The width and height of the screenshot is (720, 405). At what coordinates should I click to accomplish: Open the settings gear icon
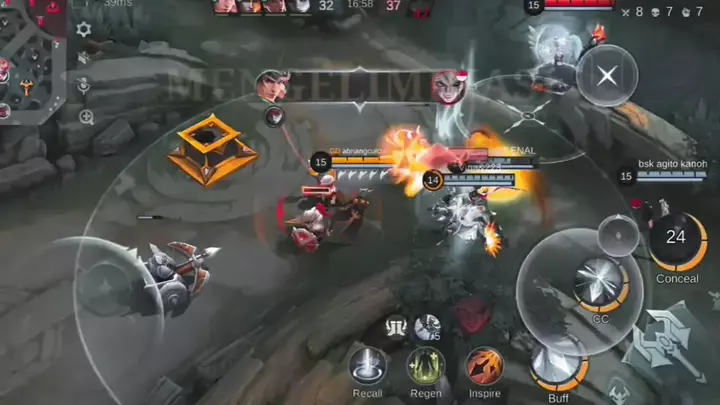84,29
